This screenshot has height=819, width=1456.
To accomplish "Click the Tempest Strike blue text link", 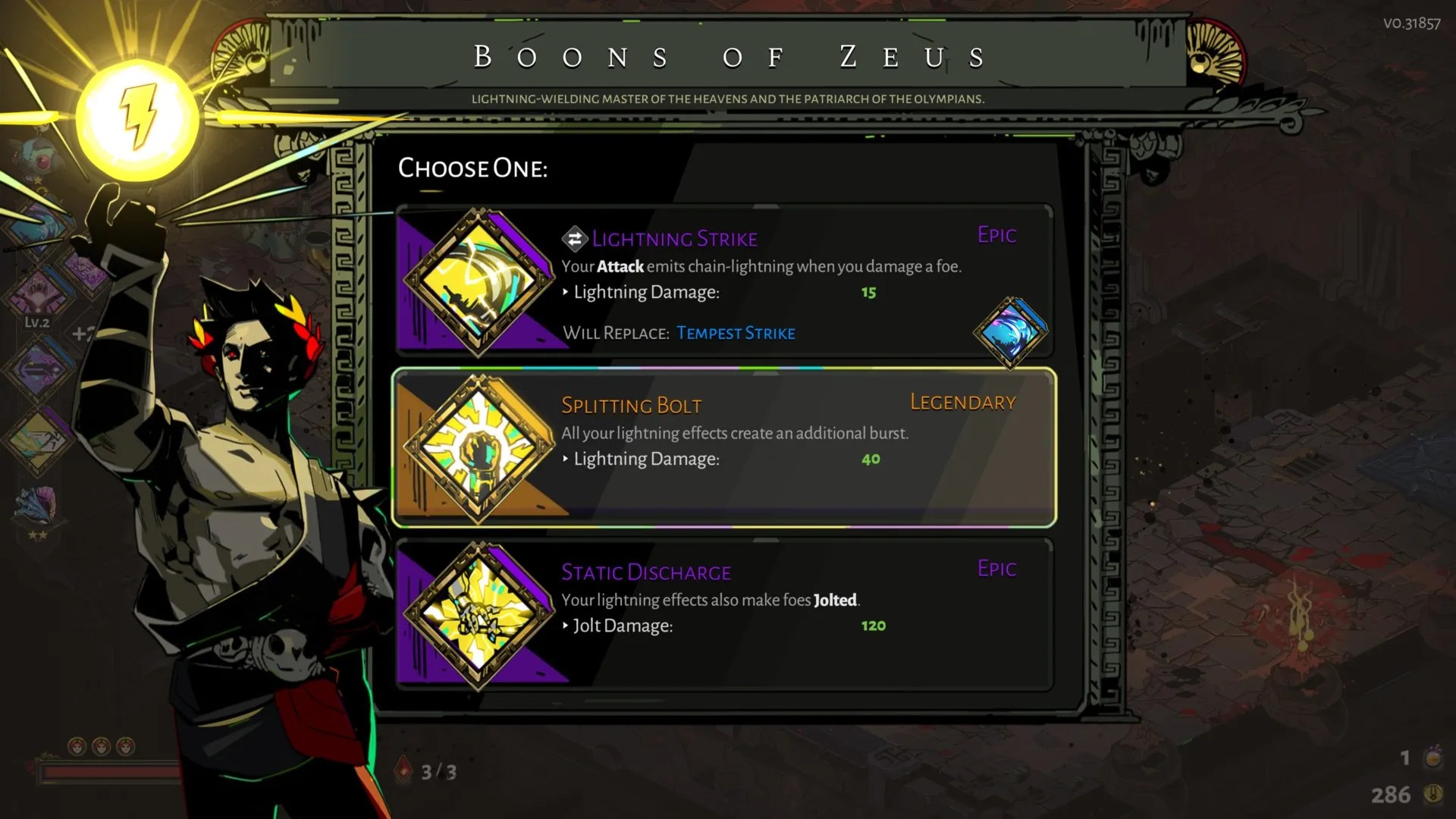I will (736, 333).
